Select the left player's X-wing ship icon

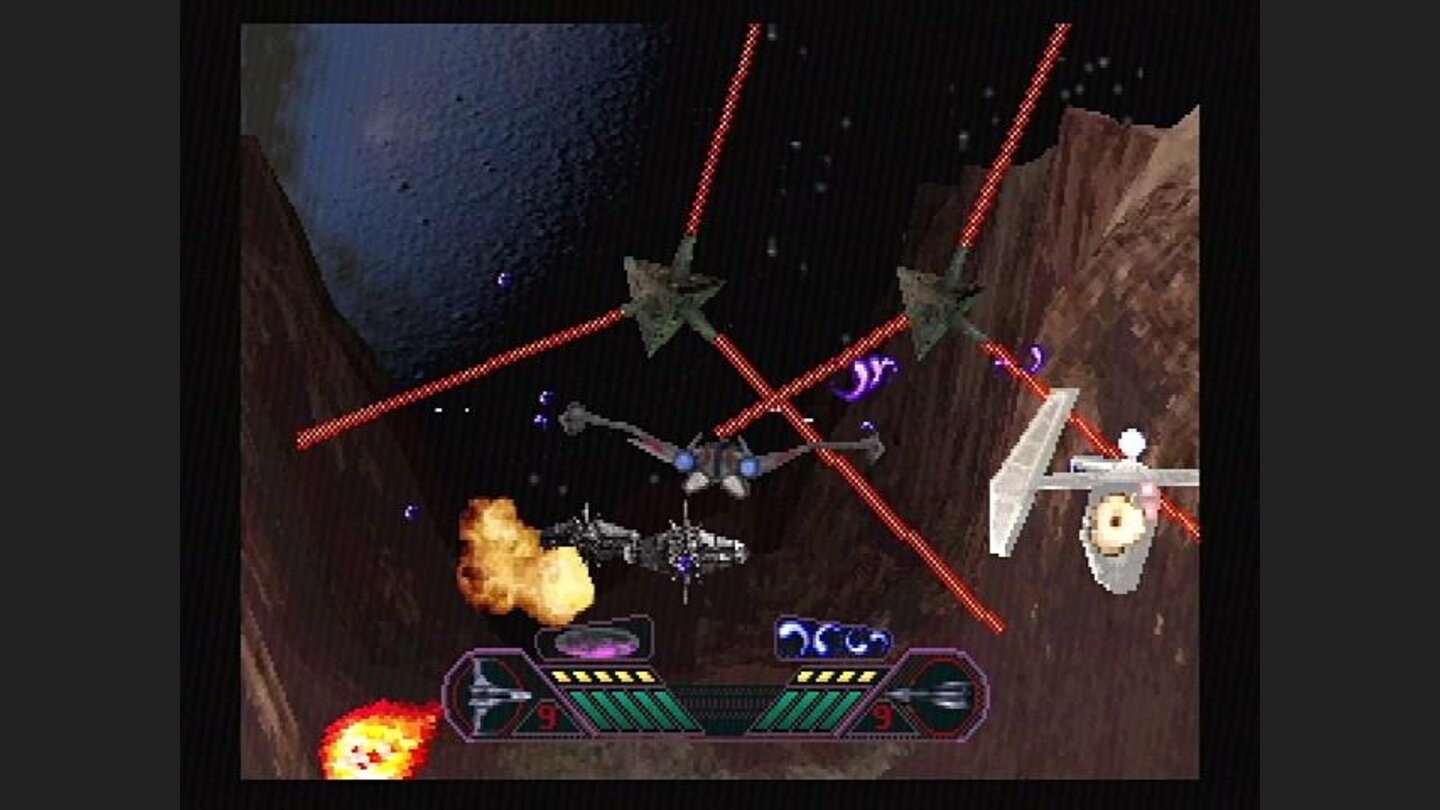483,694
